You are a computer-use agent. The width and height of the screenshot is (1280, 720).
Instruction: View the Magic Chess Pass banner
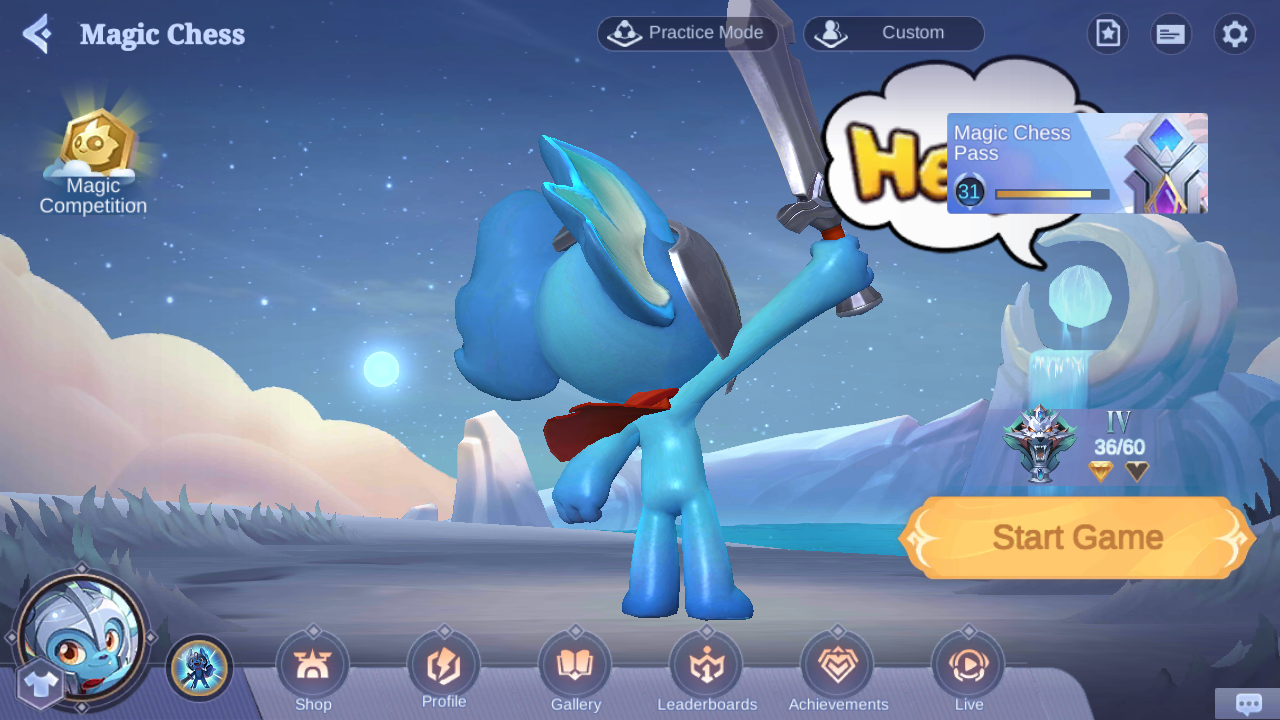click(x=1077, y=163)
